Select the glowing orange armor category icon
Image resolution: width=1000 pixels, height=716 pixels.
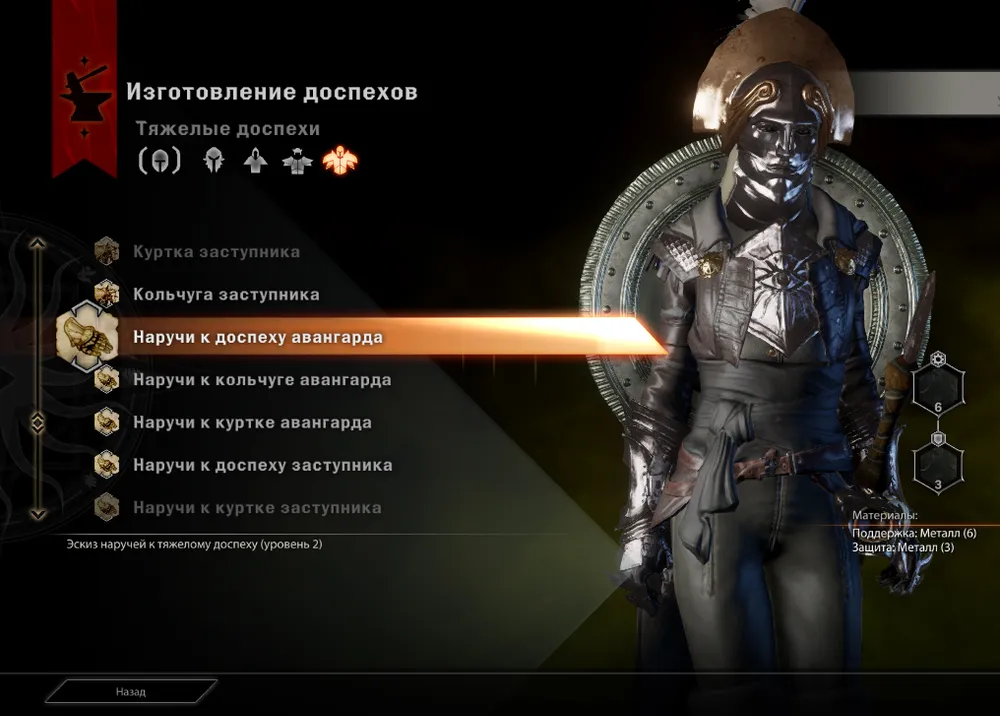click(x=340, y=160)
